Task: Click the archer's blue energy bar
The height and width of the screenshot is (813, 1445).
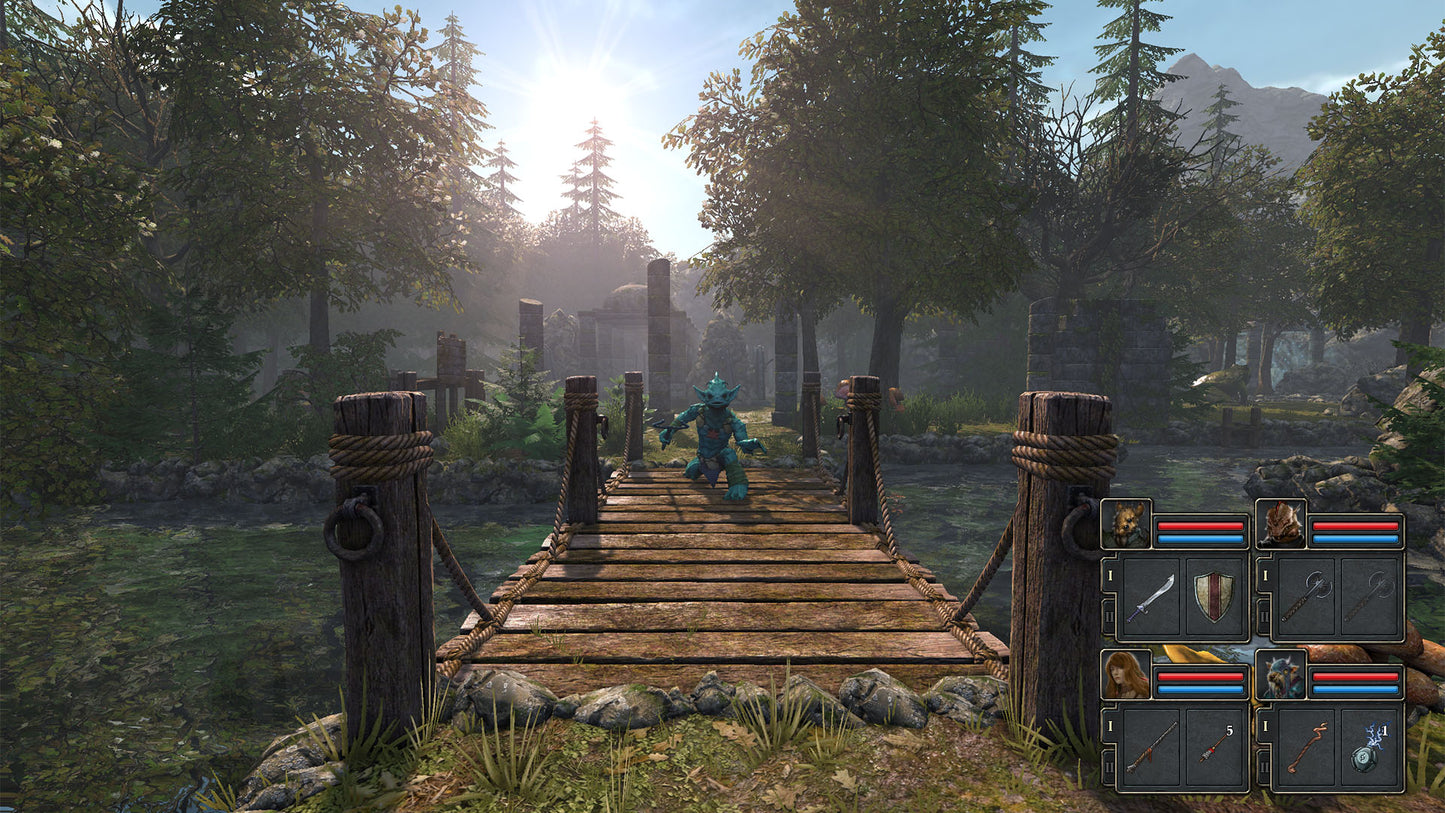Action: pos(1200,688)
